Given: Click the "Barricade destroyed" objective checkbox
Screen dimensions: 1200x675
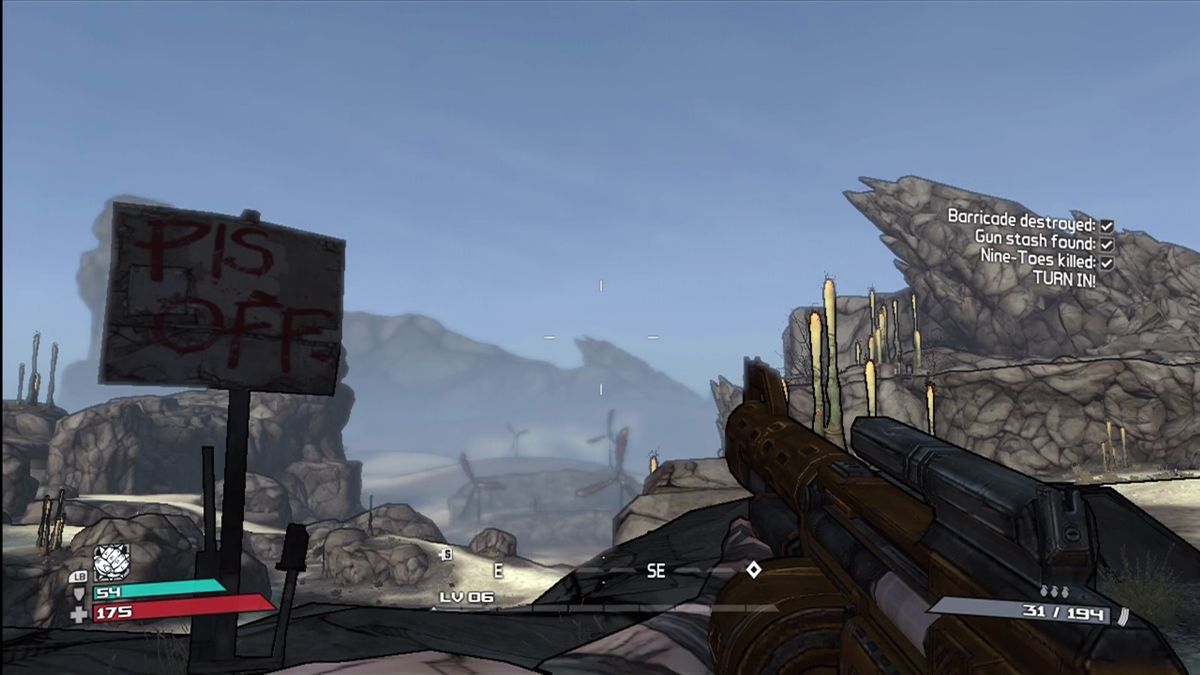Looking at the screenshot, I should (x=1107, y=226).
